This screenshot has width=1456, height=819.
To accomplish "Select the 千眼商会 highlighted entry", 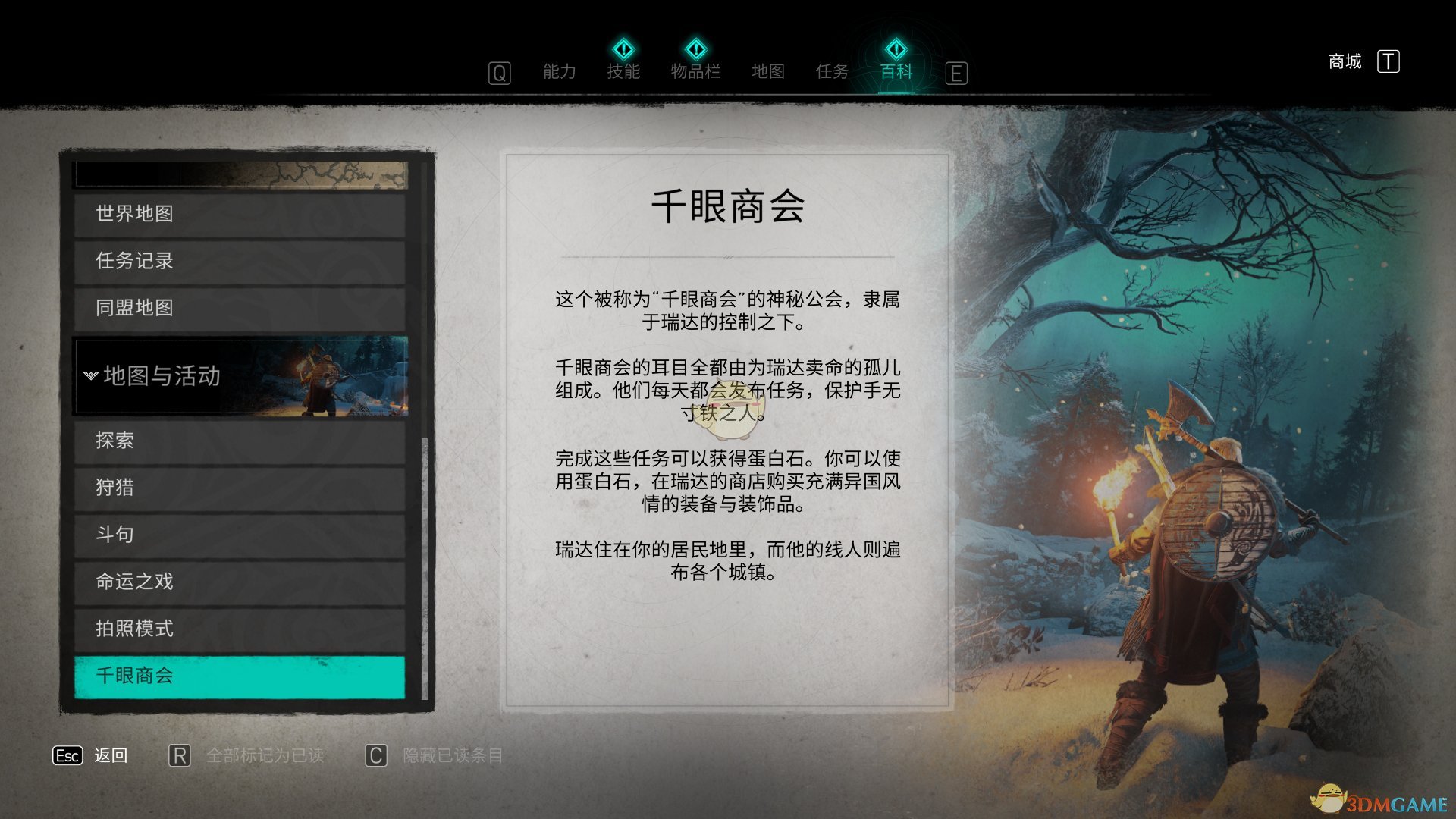I will tap(239, 676).
